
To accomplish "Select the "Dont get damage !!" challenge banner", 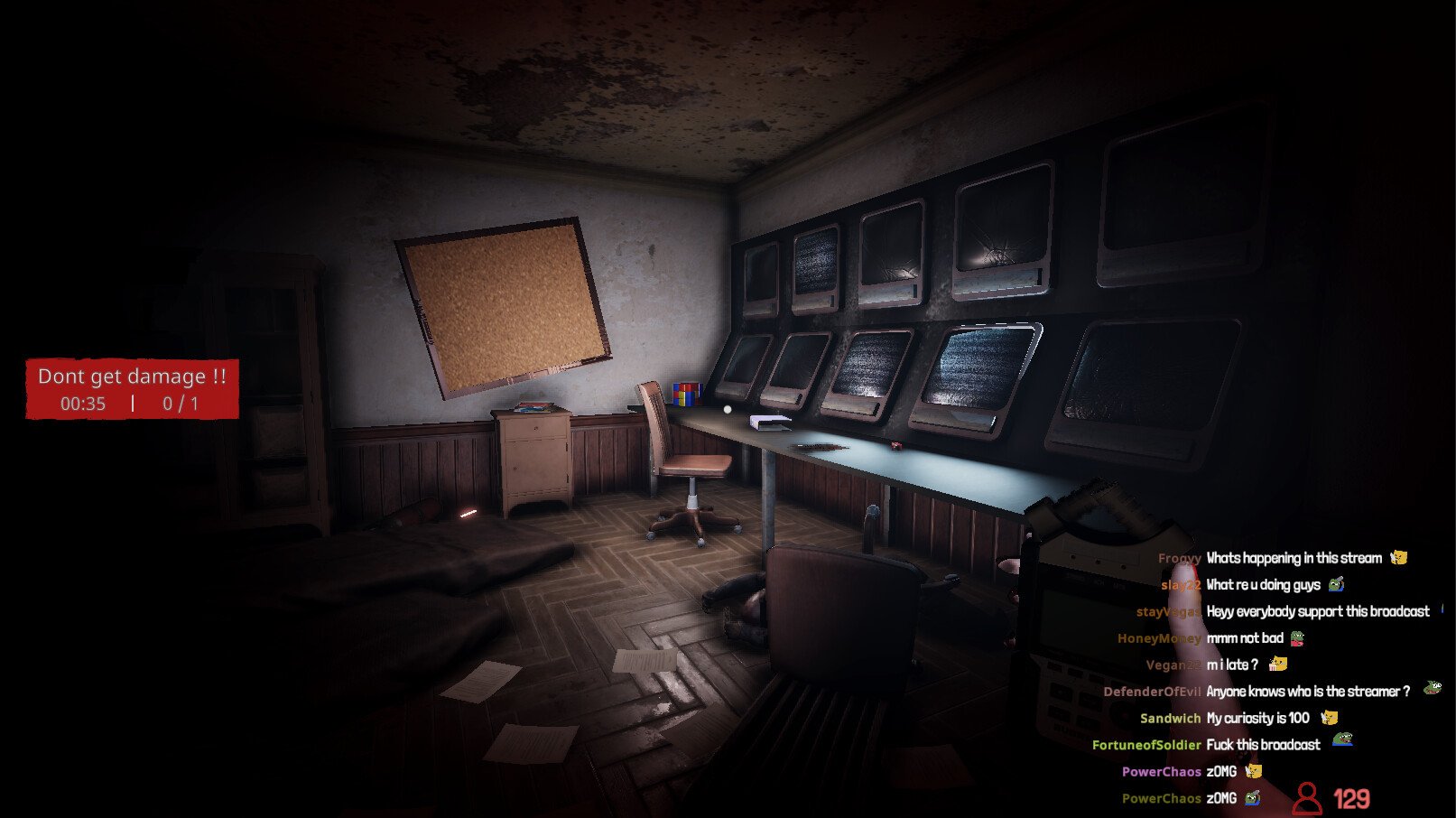I will point(132,389).
